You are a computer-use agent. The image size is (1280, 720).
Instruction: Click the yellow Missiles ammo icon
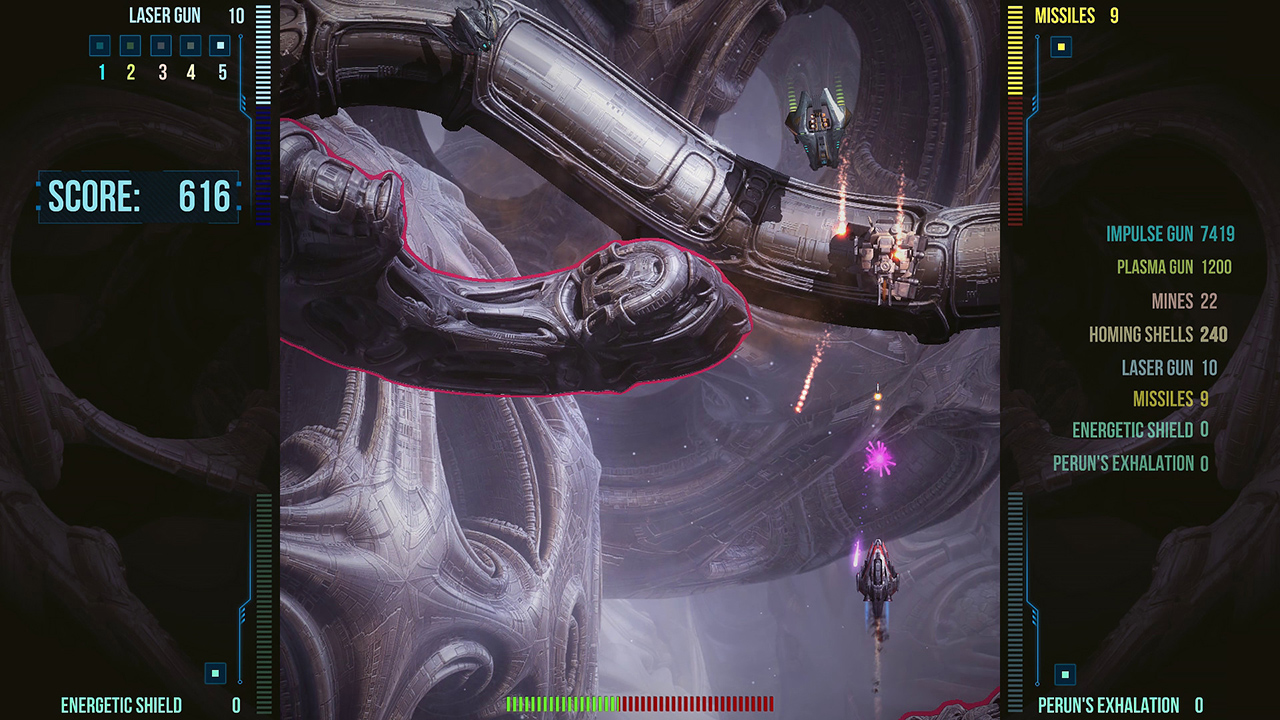click(x=1060, y=47)
